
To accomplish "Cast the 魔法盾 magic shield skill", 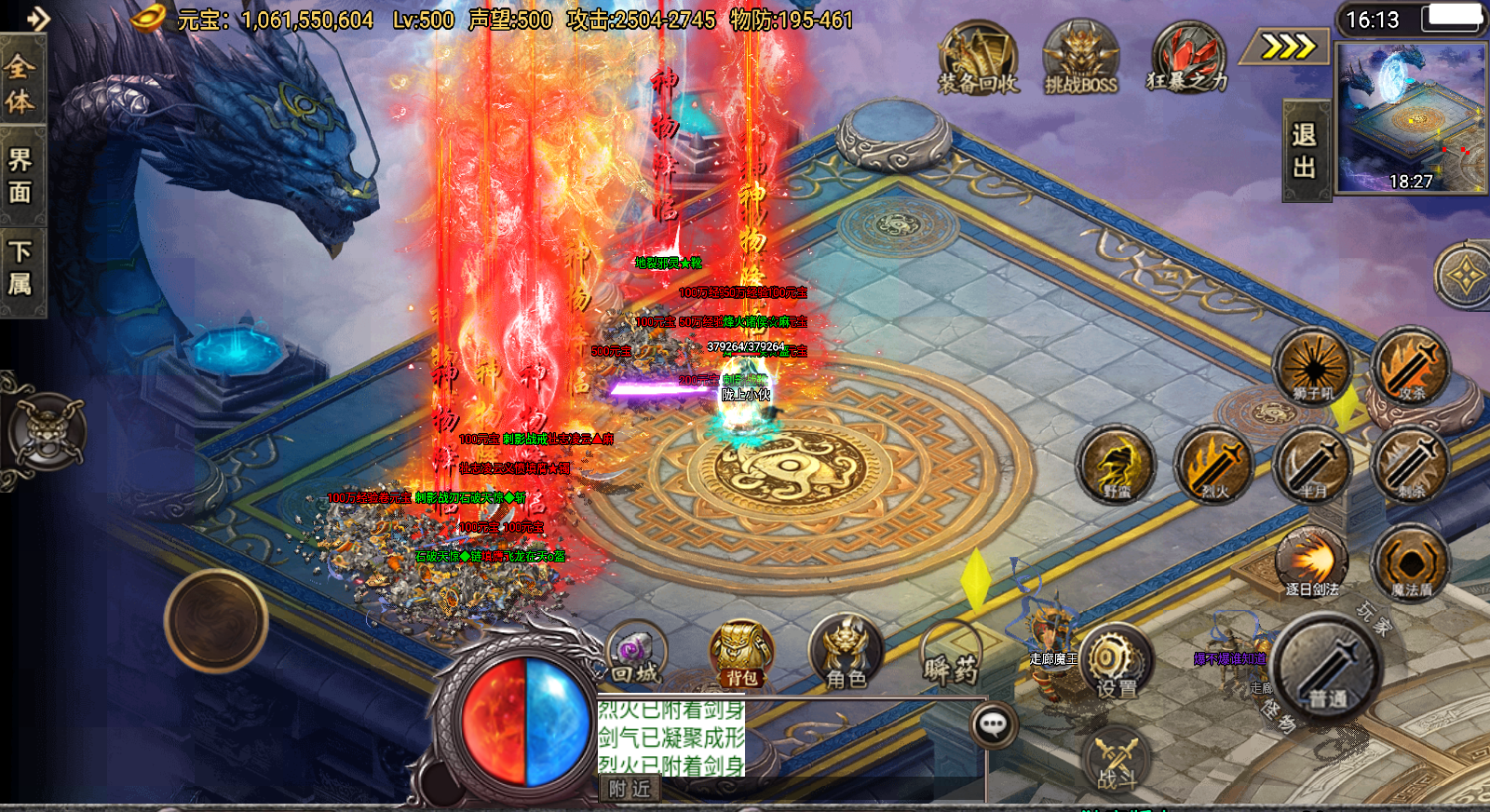I will pyautogui.click(x=1411, y=562).
